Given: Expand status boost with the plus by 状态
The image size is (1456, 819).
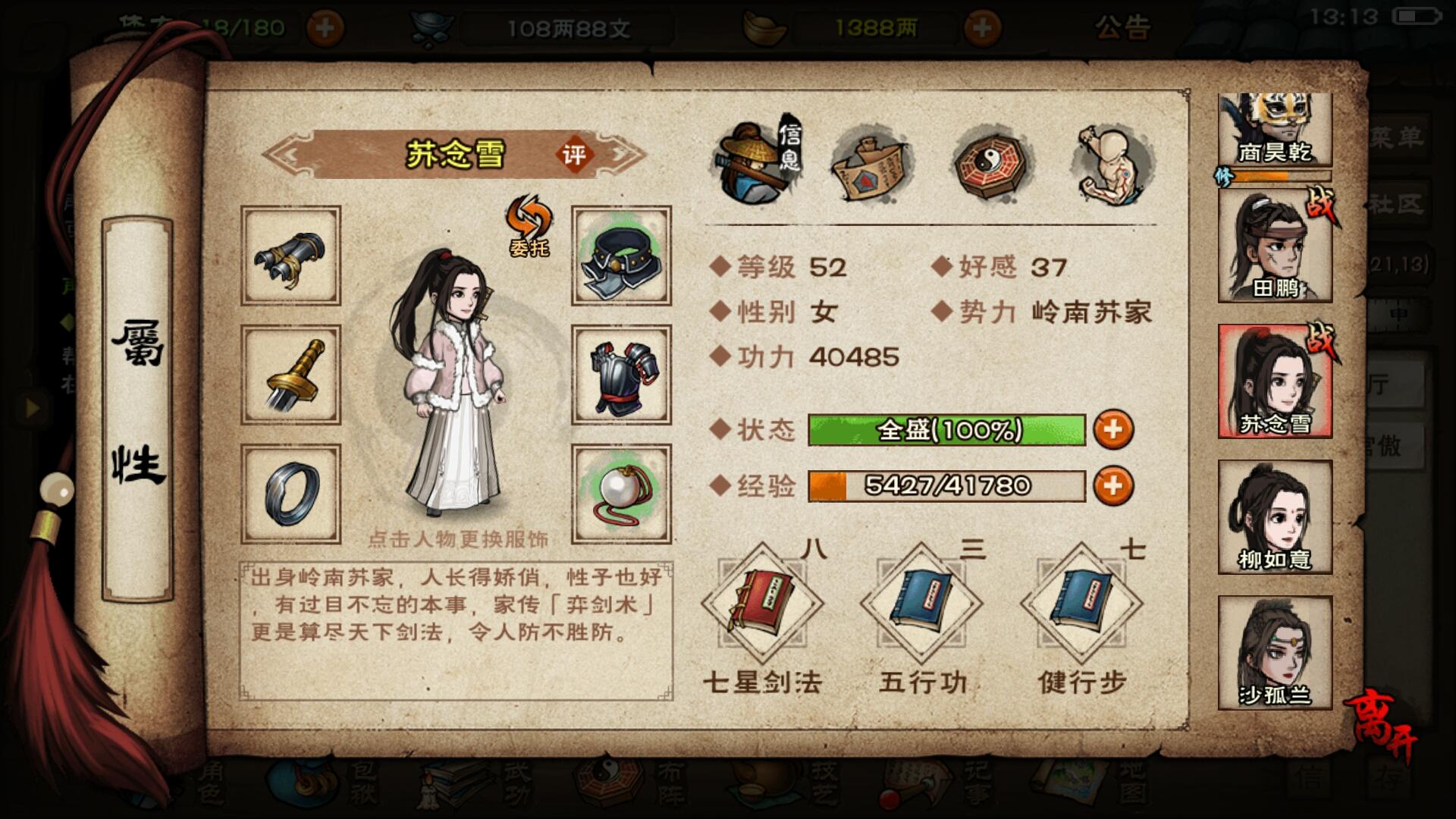Looking at the screenshot, I should [x=1114, y=430].
